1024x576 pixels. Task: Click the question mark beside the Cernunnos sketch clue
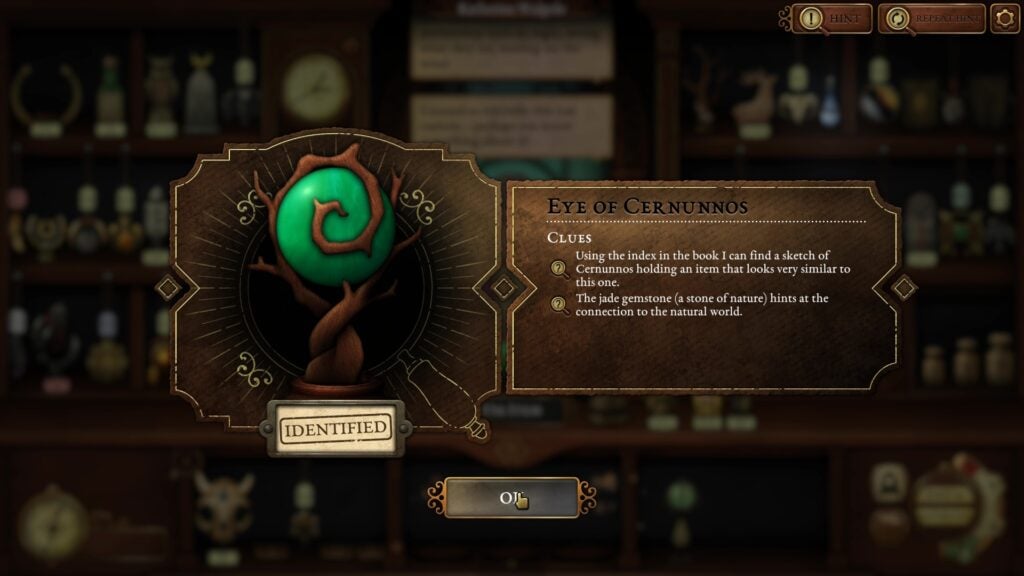[560, 268]
